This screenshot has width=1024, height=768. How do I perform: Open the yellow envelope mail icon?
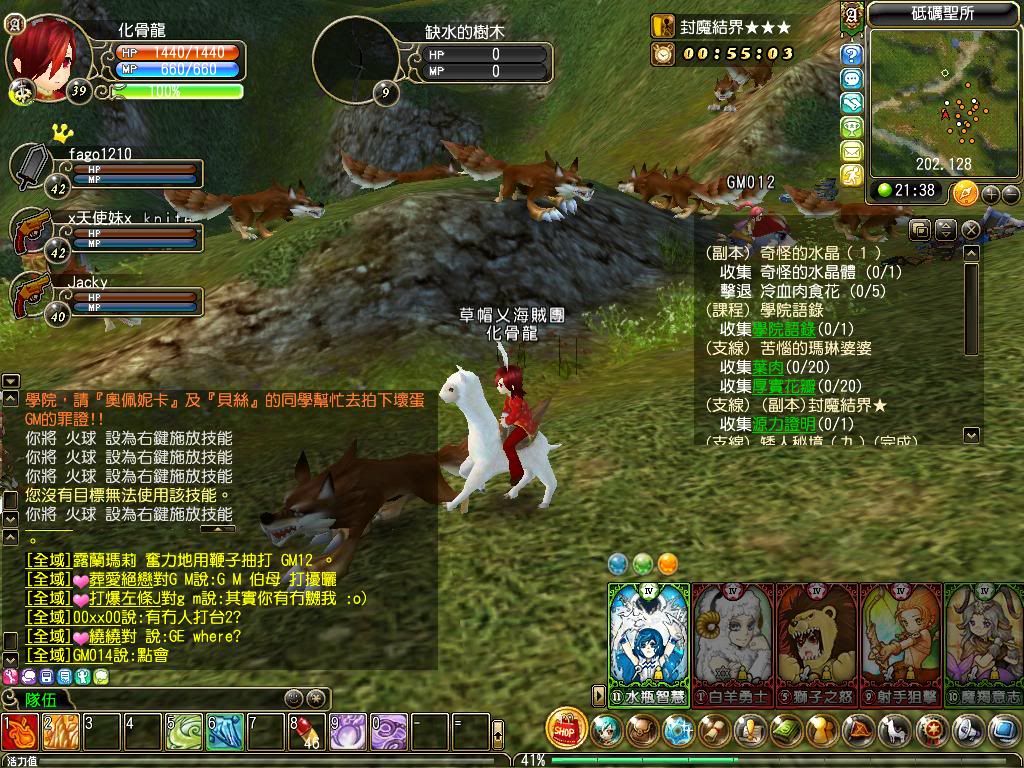click(852, 151)
